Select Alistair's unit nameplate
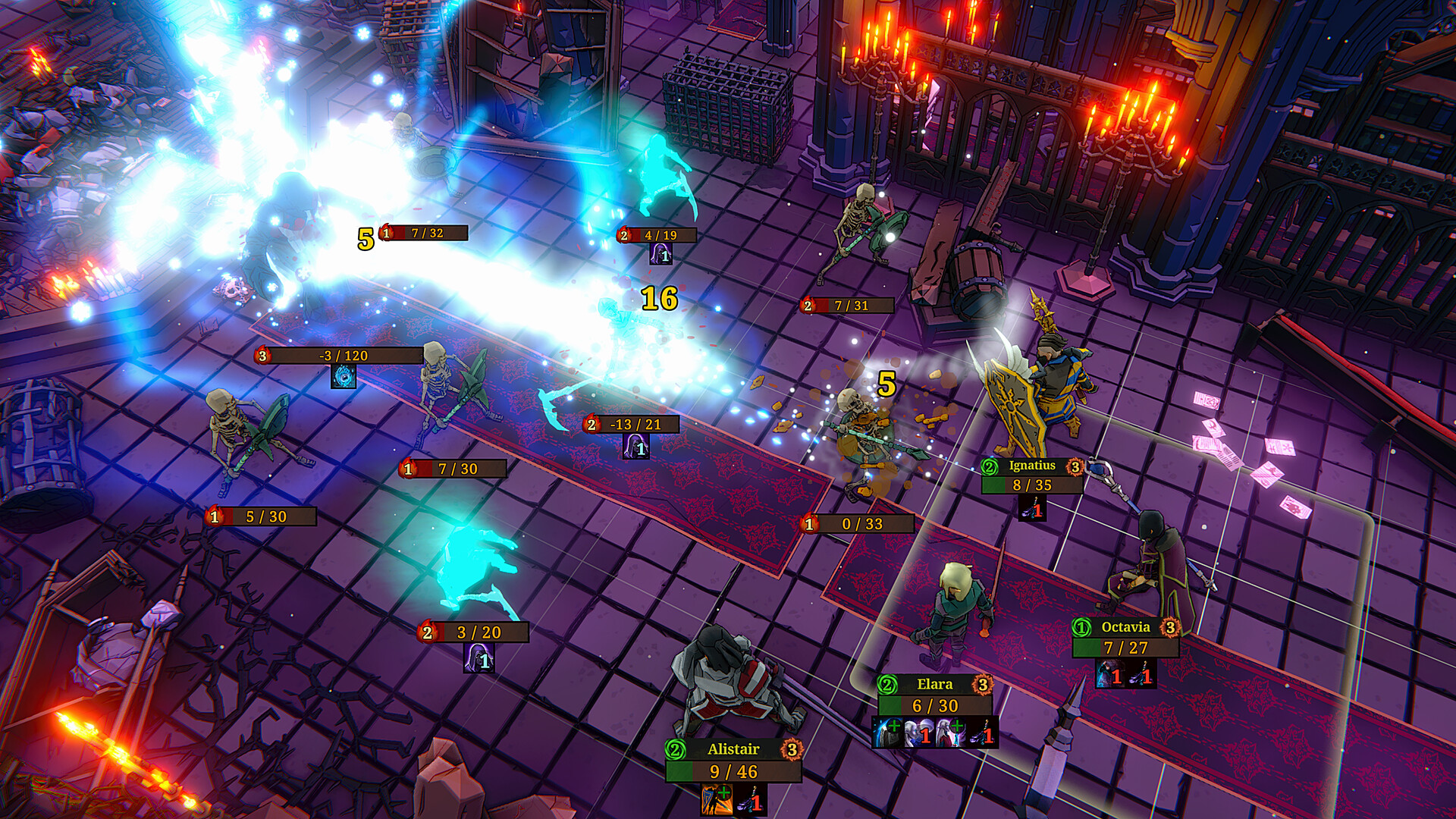Image resolution: width=1456 pixels, height=819 pixels. click(x=733, y=749)
